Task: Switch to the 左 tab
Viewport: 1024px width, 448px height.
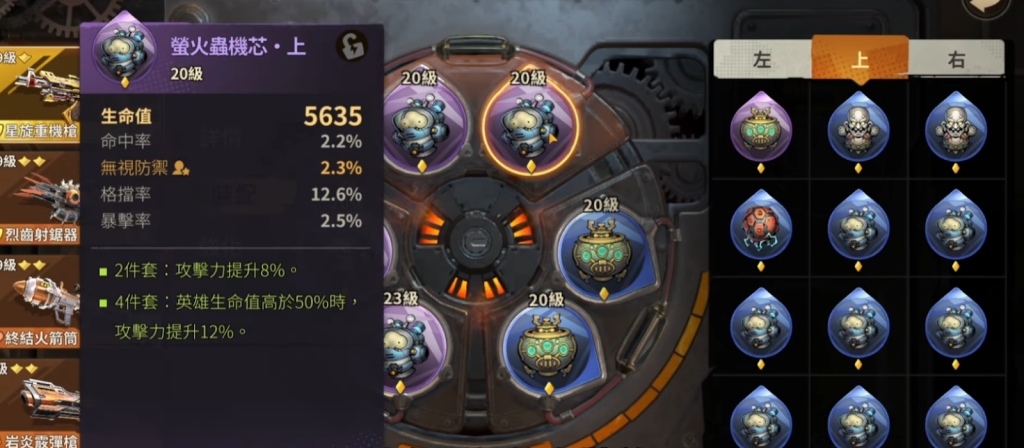Action: 761,60
